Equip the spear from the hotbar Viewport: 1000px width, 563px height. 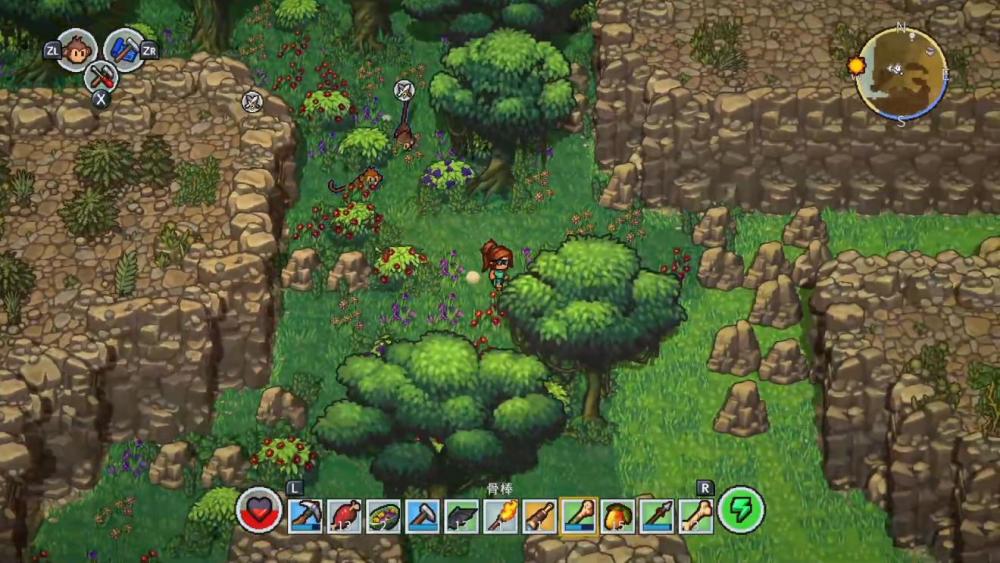[657, 516]
